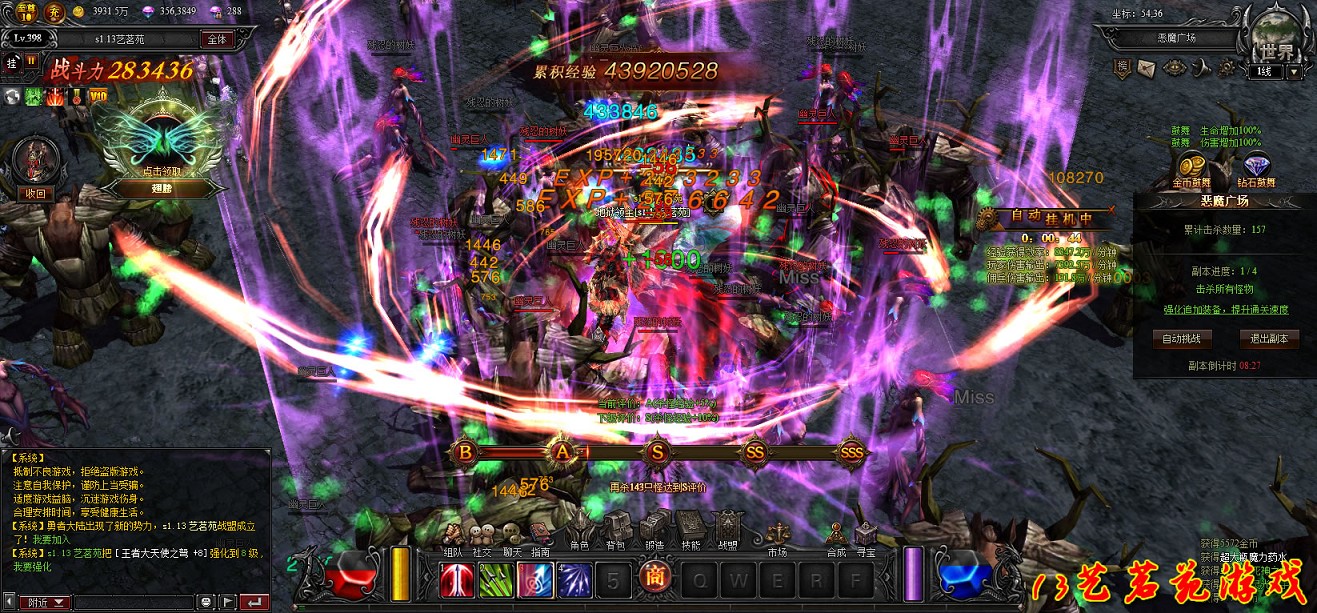Select the 金币鼓舞 gold inspire icon
1317x613 pixels.
[x=1190, y=168]
